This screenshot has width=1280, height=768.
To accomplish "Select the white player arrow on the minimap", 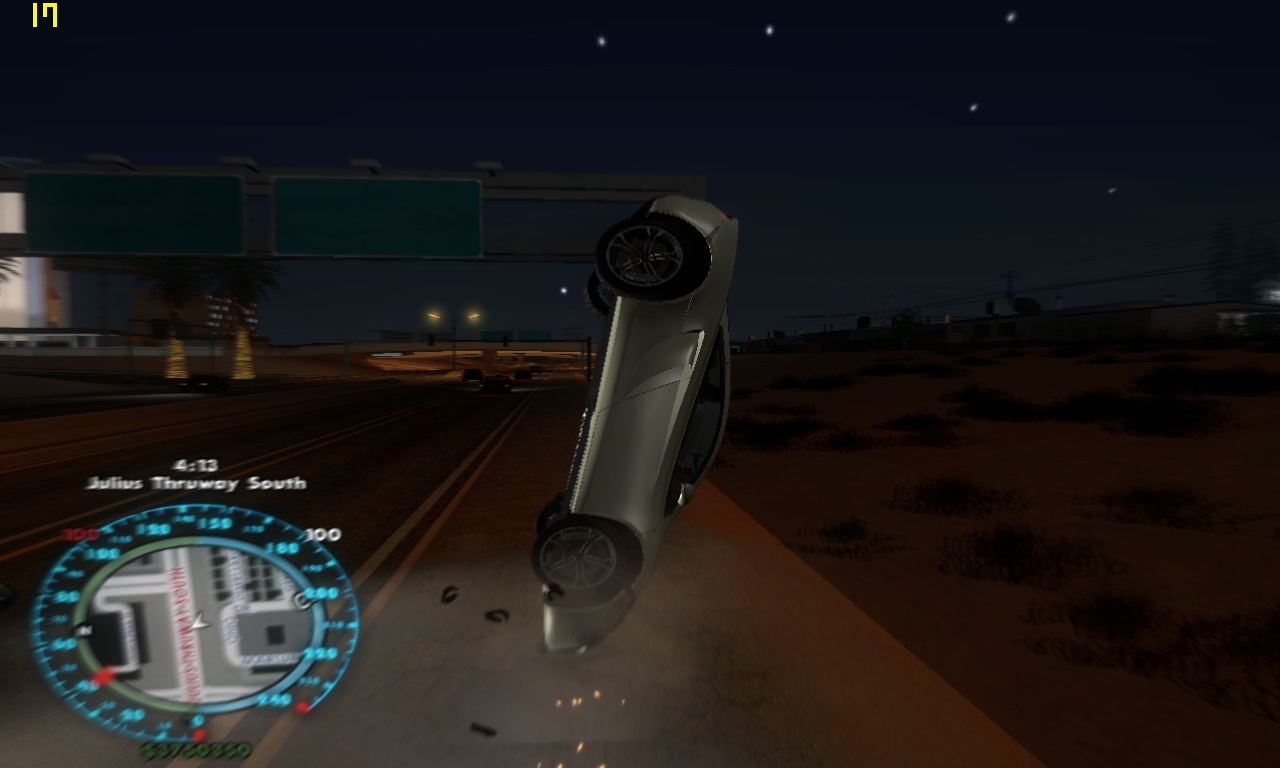I will pos(200,622).
